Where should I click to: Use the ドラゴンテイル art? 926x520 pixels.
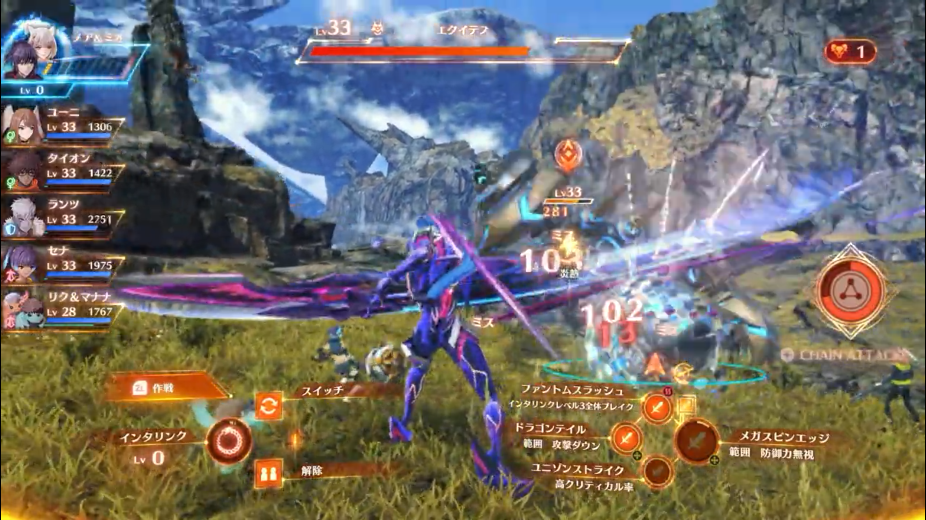tap(625, 437)
